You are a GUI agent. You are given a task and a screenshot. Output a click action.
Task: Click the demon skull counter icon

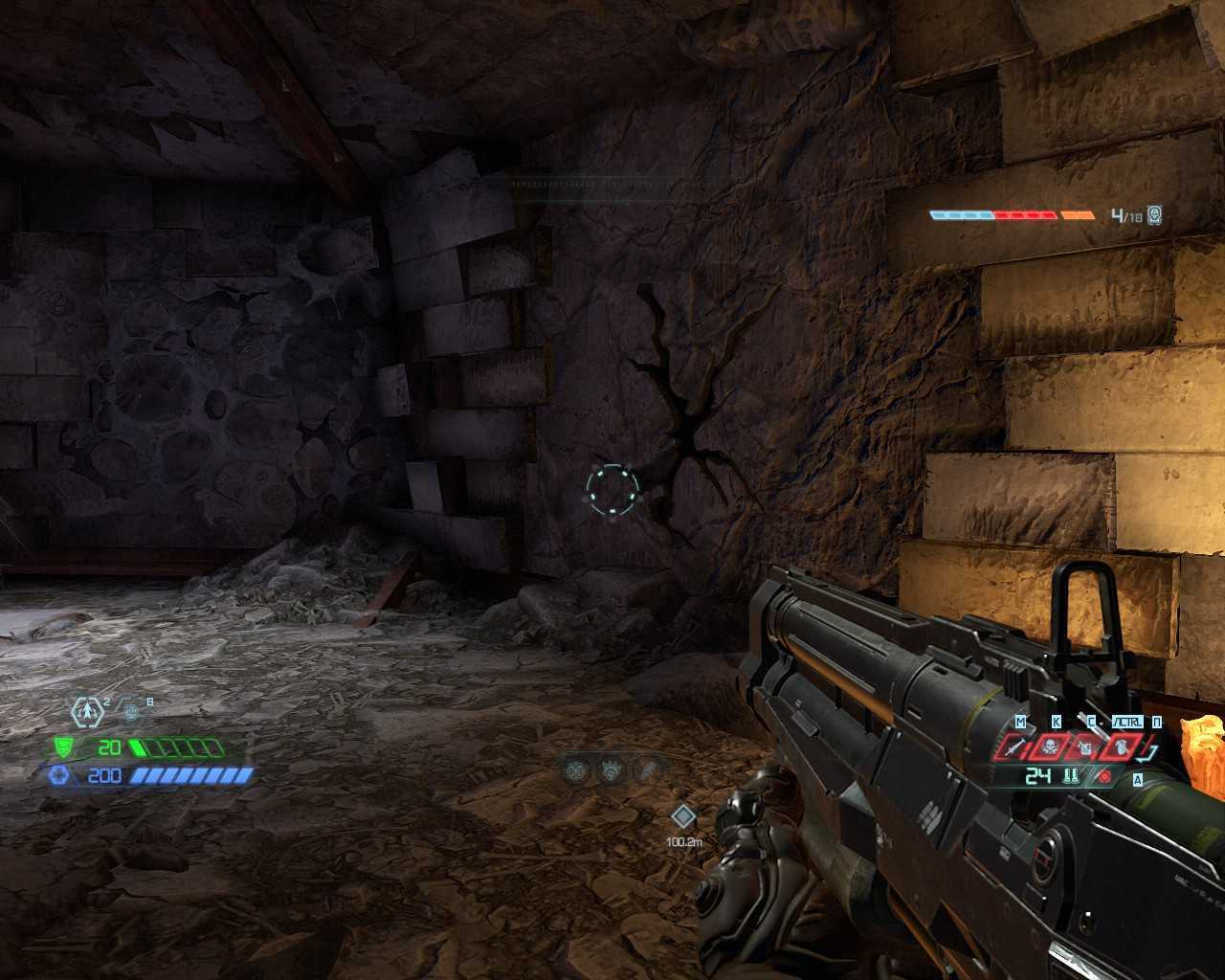[x=1155, y=214]
